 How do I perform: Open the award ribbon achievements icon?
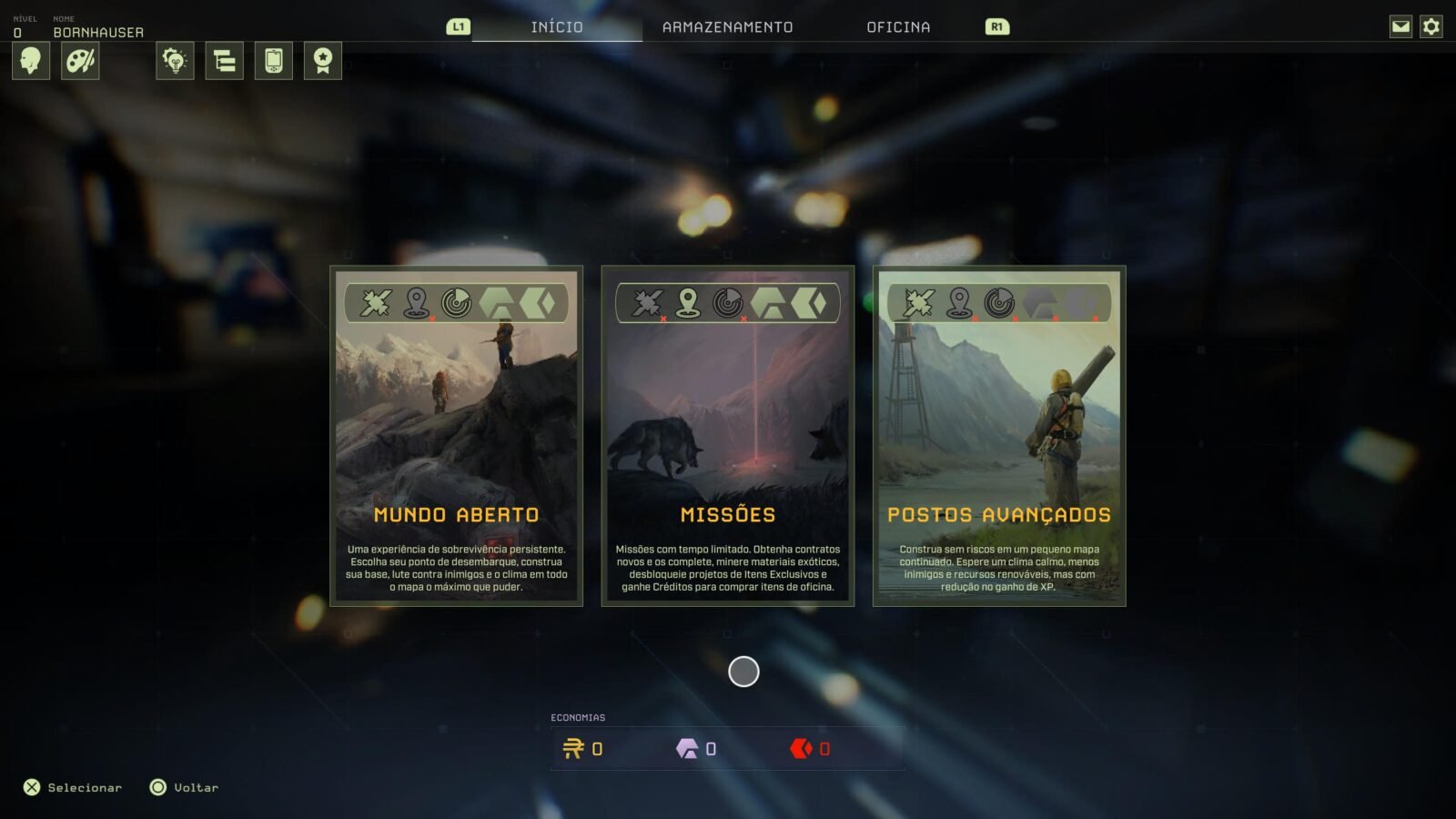coord(322,61)
